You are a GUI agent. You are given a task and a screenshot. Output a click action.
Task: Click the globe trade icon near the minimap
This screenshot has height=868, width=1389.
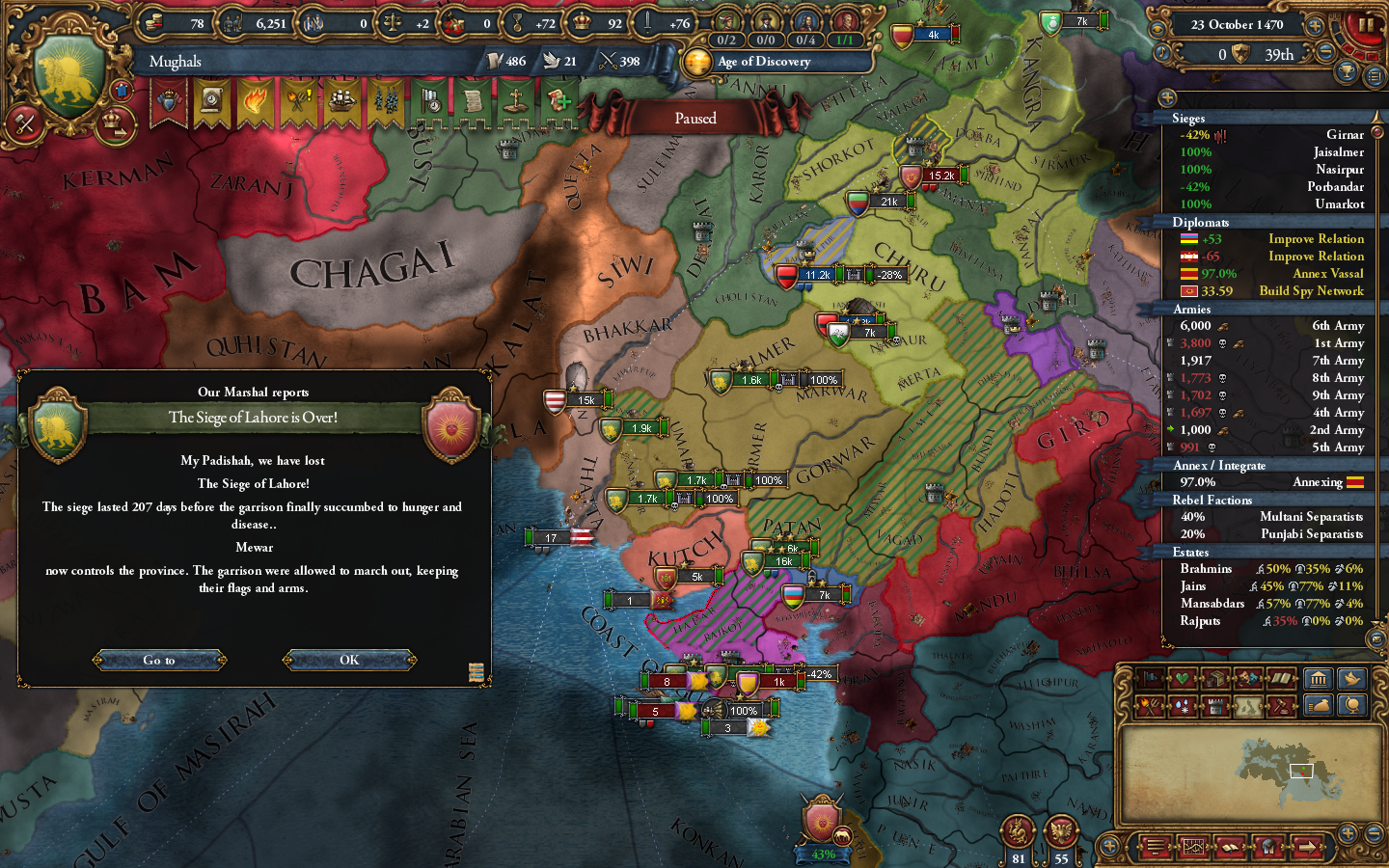click(1352, 706)
